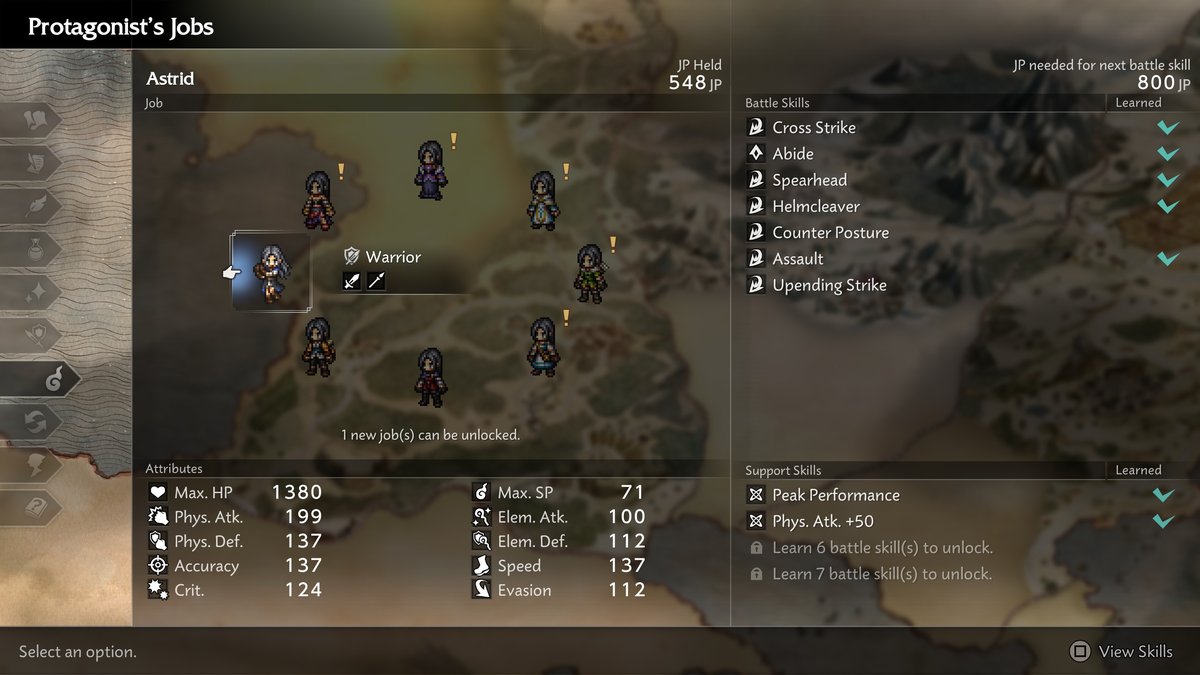
Task: Choose the Phys. Atk. +50 support skill
Action: pos(822,521)
